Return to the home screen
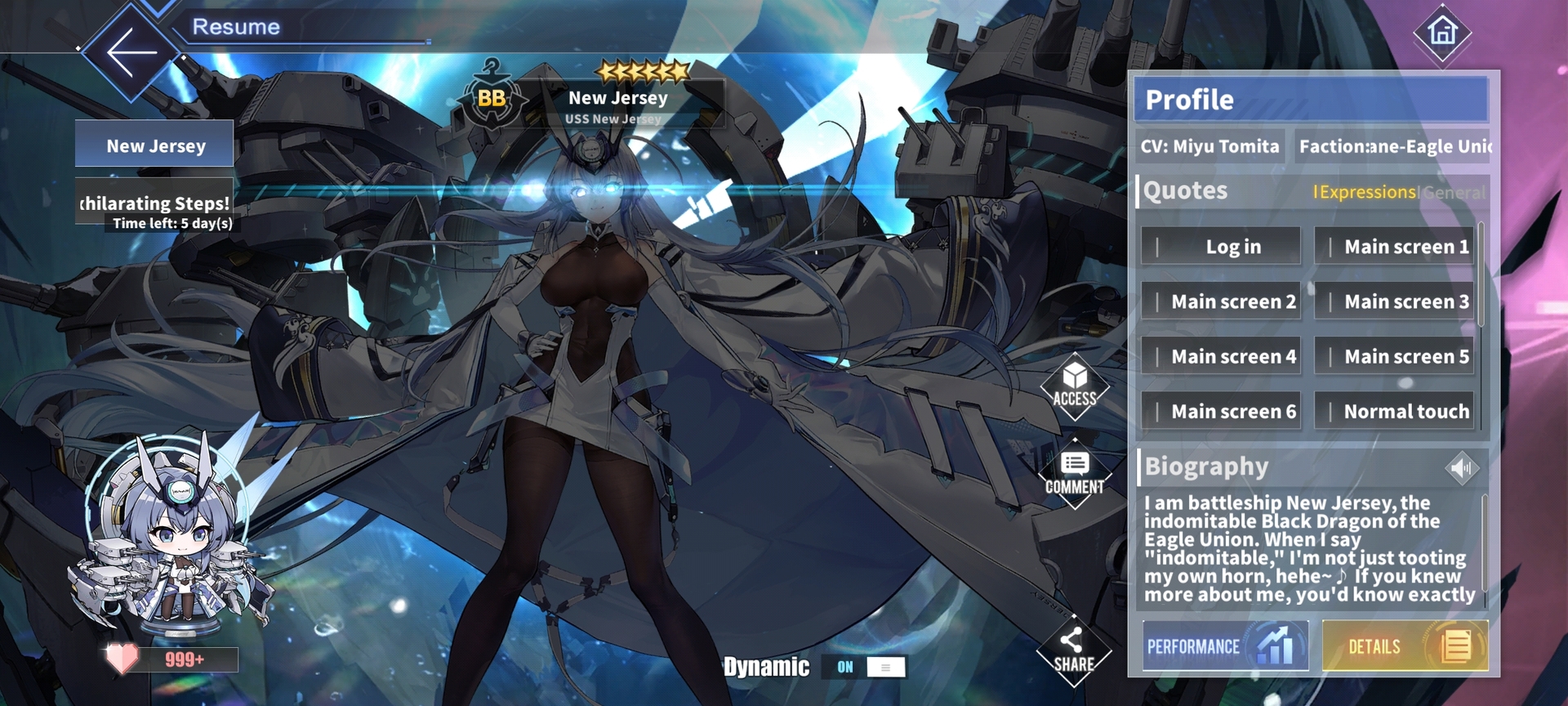 click(1442, 33)
